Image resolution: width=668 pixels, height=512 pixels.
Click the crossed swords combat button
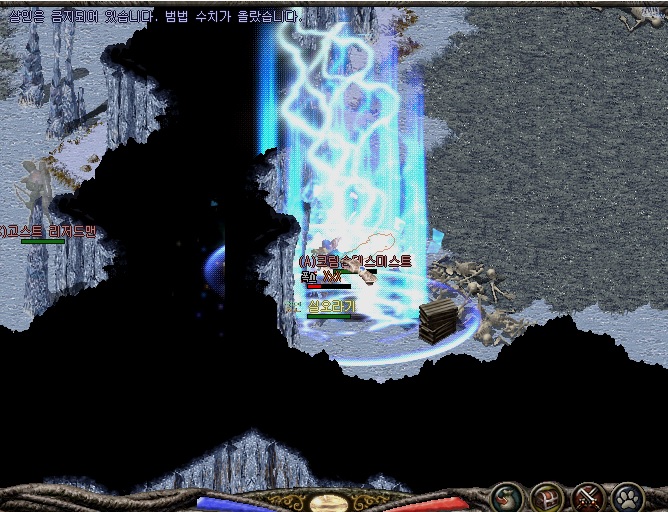click(587, 496)
